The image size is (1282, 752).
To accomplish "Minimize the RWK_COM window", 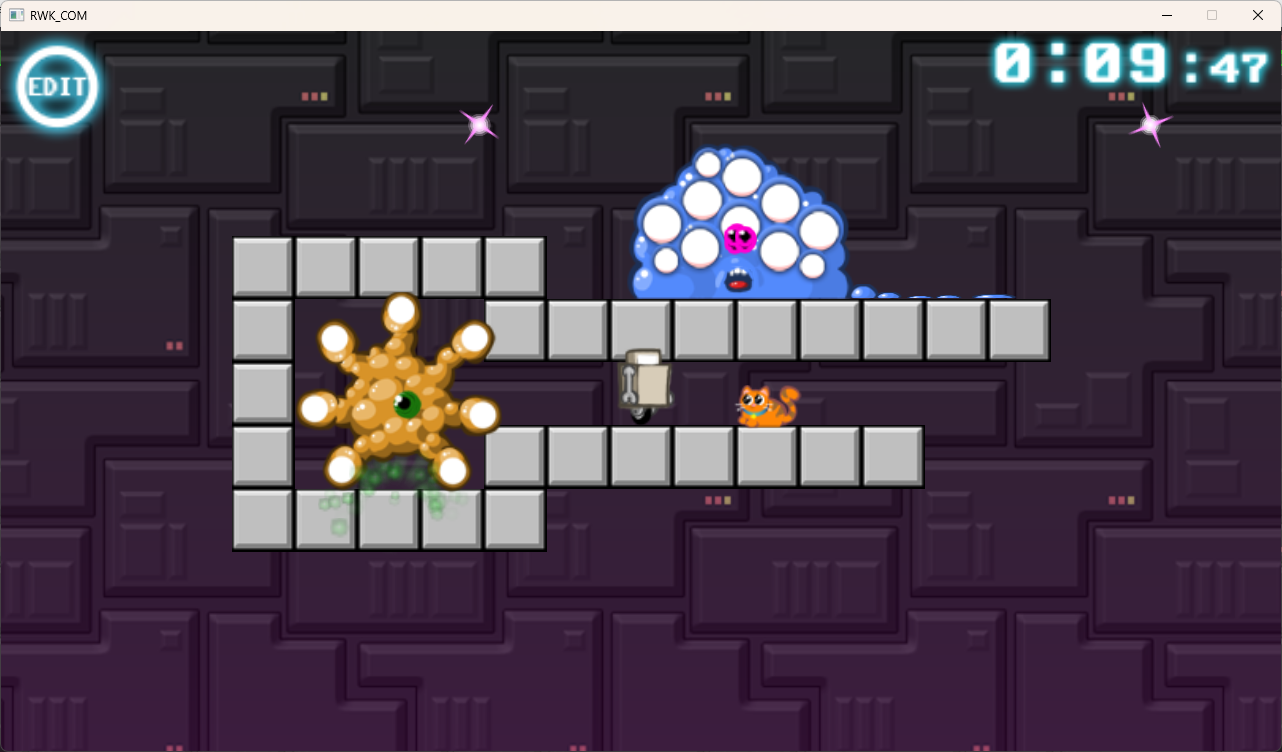I will pyautogui.click(x=1167, y=15).
